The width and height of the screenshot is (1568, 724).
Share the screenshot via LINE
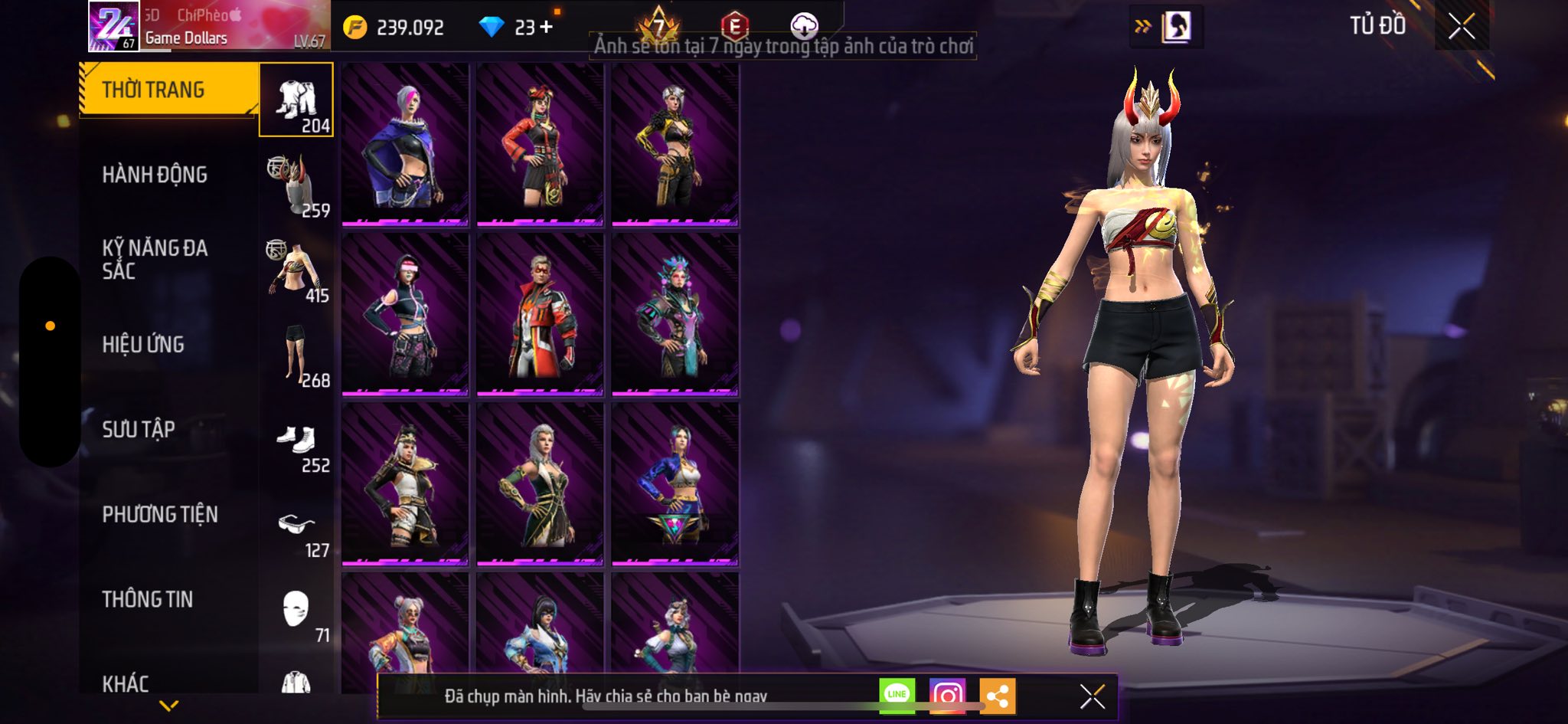pos(897,696)
